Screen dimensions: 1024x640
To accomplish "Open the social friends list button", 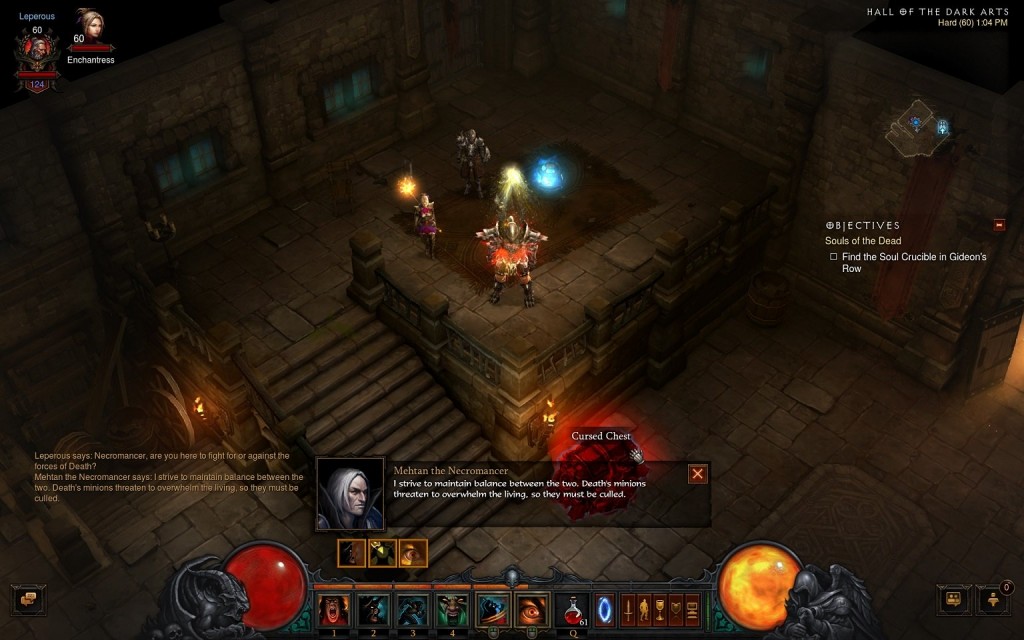I will click(994, 600).
